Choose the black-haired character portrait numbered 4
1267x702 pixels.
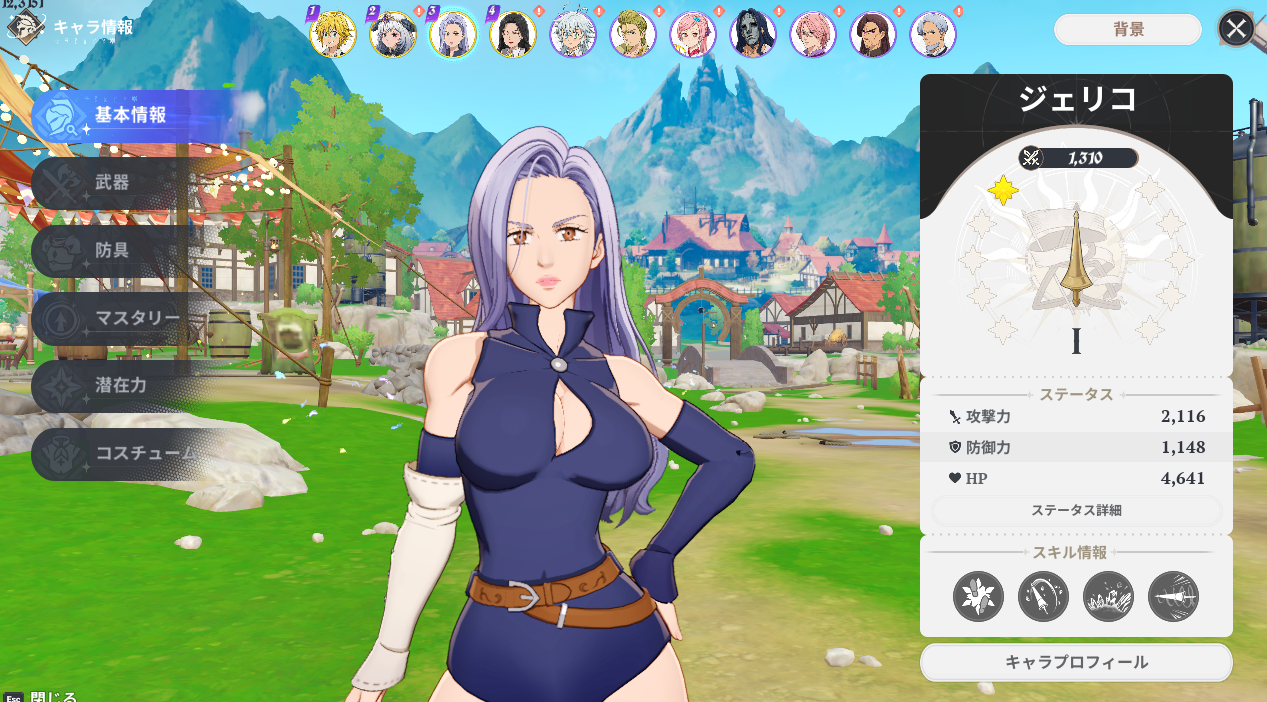tap(513, 35)
